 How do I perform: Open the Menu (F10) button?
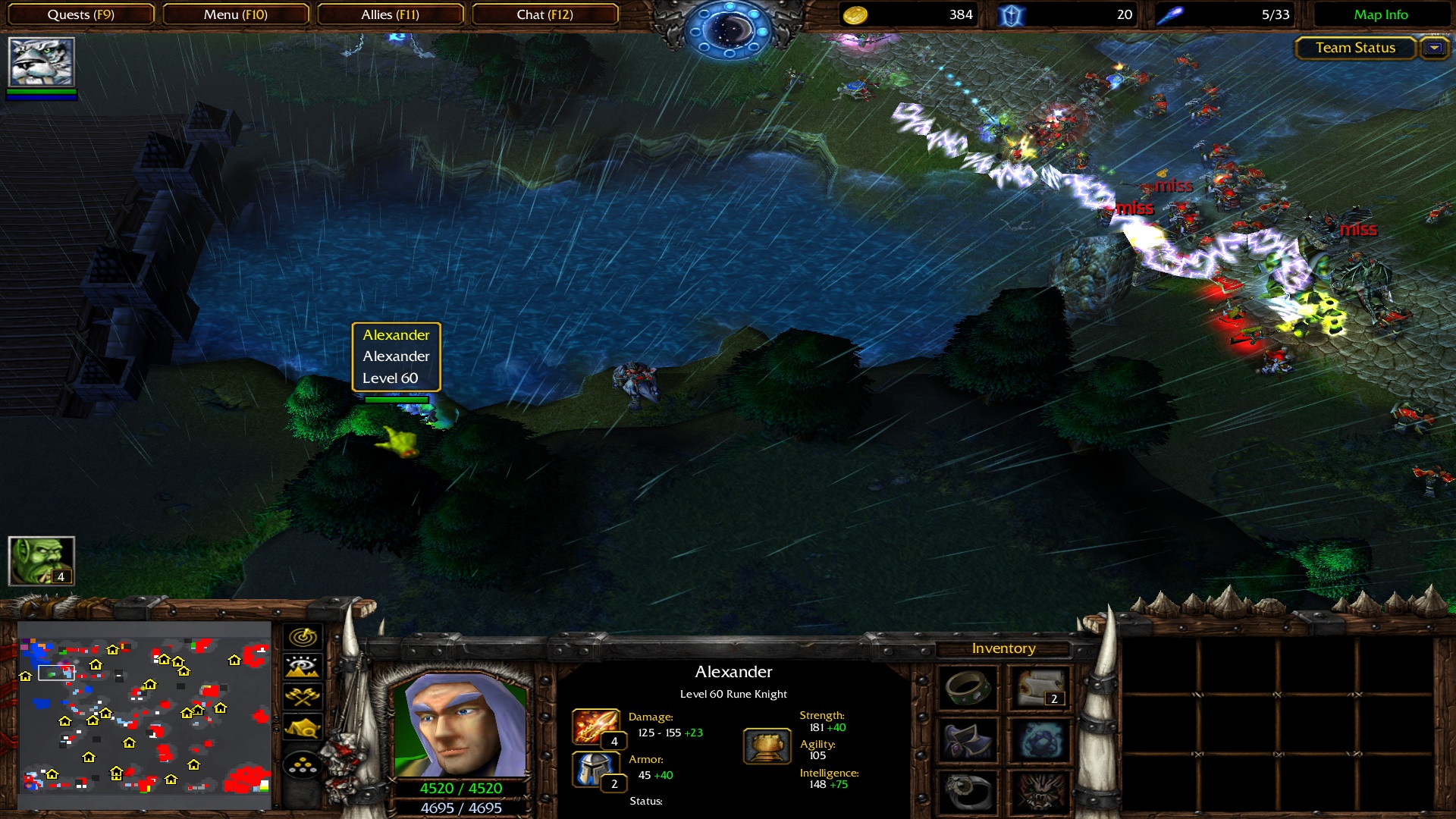tap(235, 14)
